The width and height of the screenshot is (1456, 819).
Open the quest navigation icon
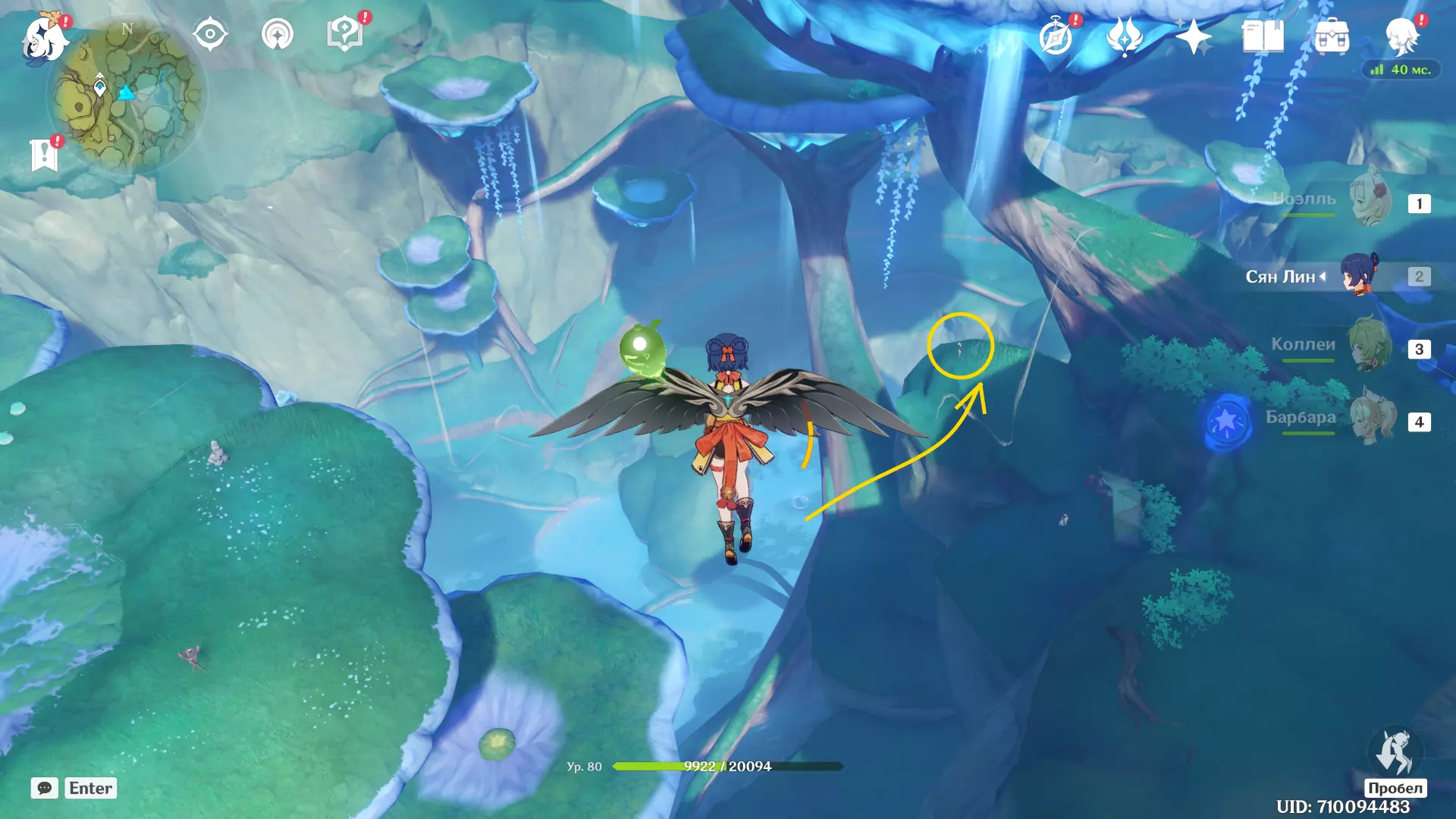[277, 34]
